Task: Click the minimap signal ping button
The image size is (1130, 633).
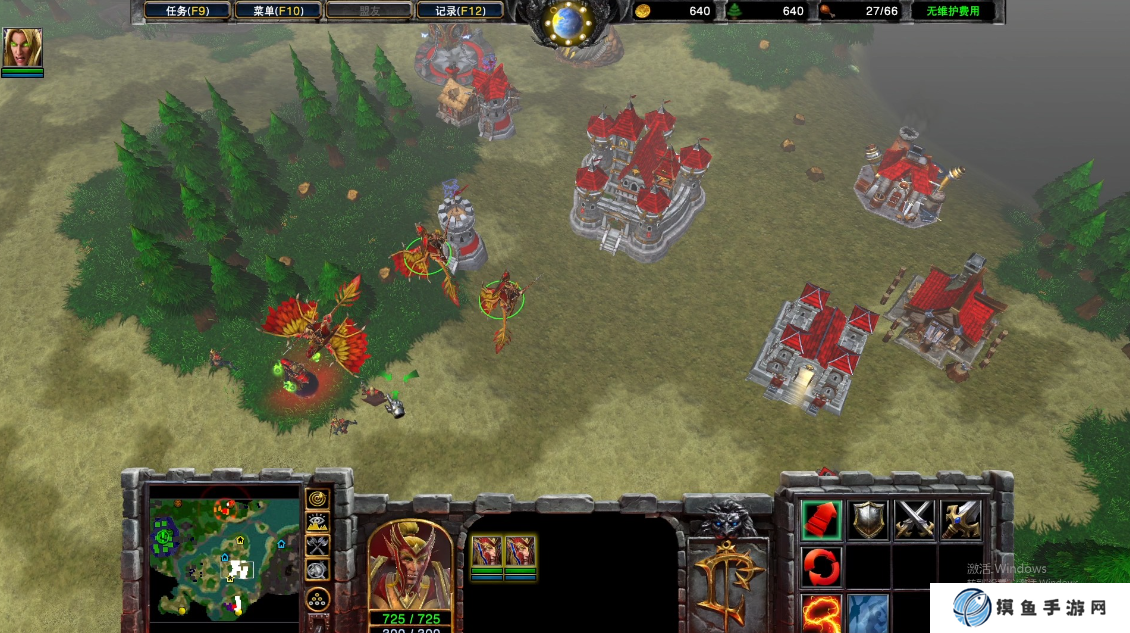Action: pos(318,498)
